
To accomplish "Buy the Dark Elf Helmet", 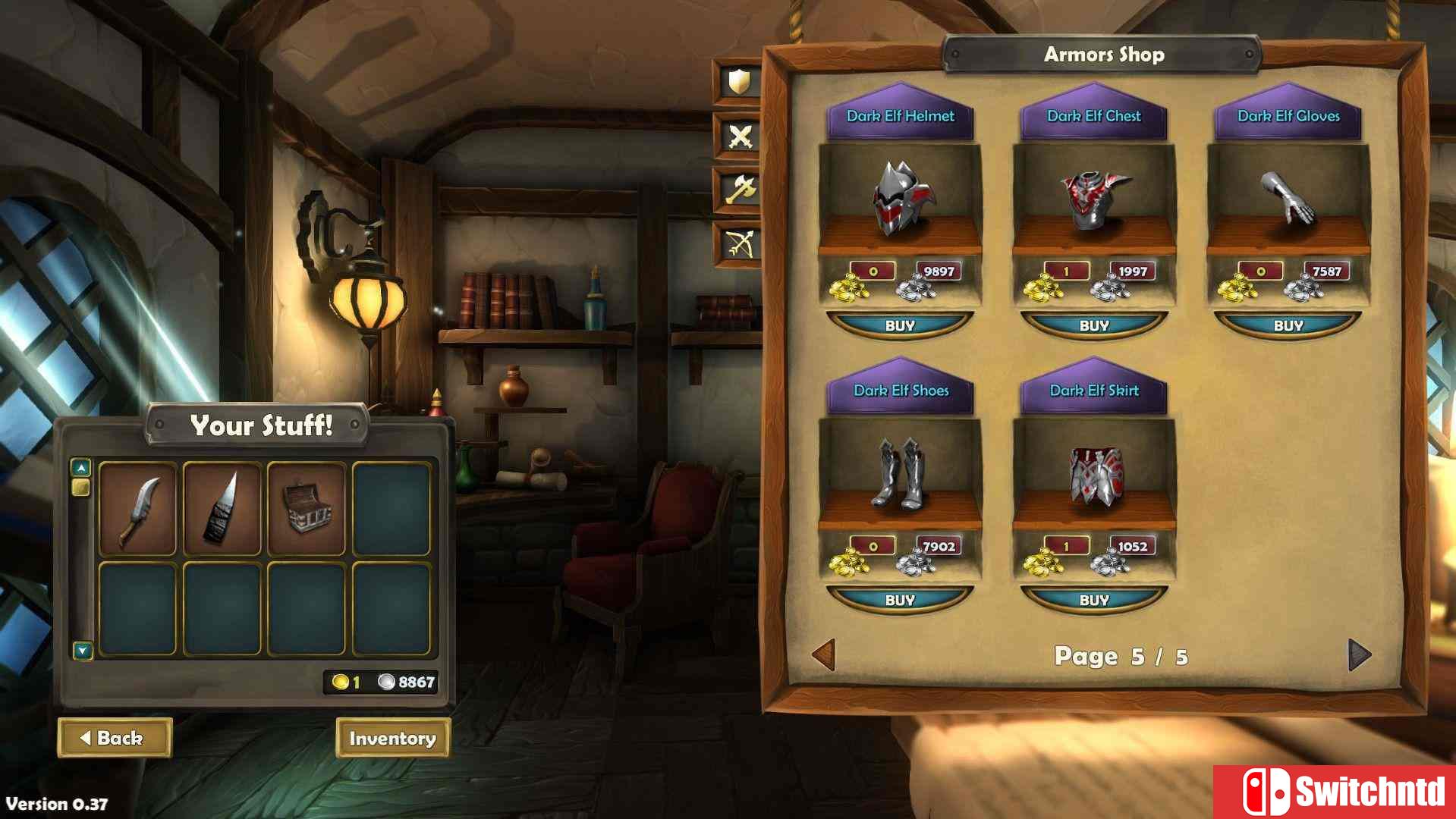I will click(x=900, y=325).
